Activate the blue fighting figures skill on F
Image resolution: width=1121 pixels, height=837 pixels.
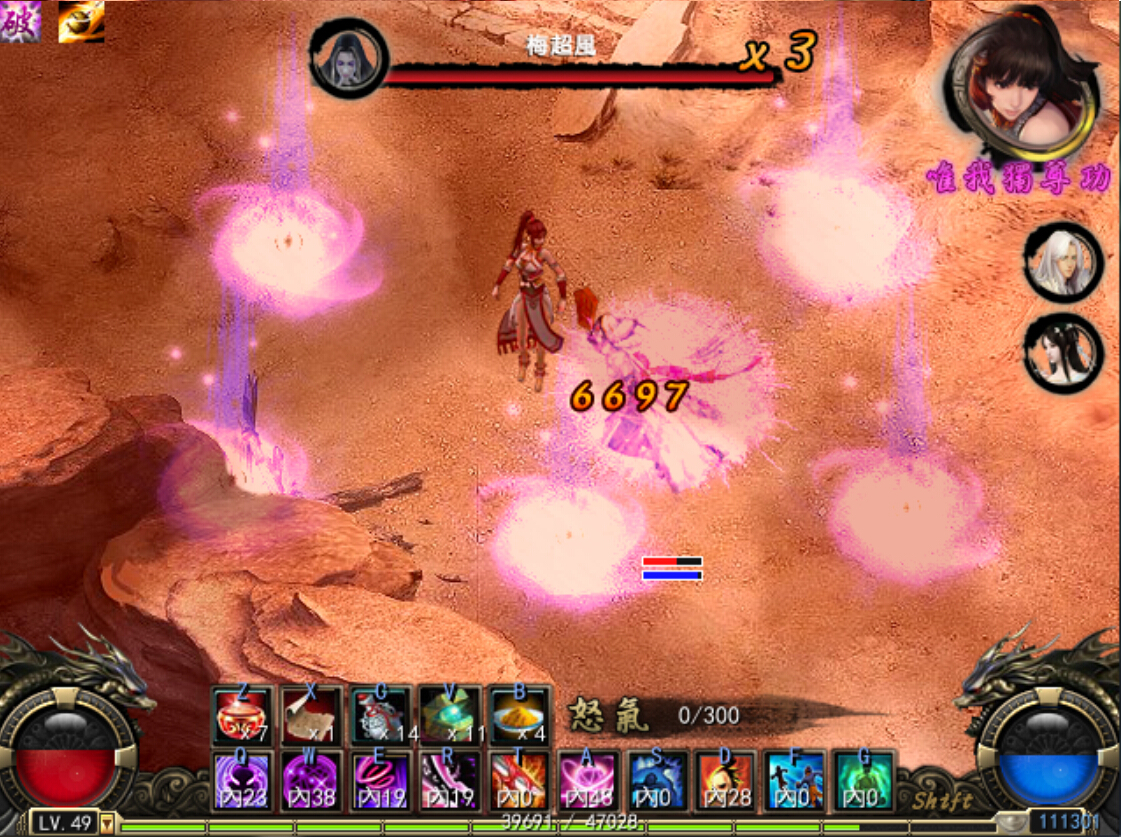coord(795,781)
